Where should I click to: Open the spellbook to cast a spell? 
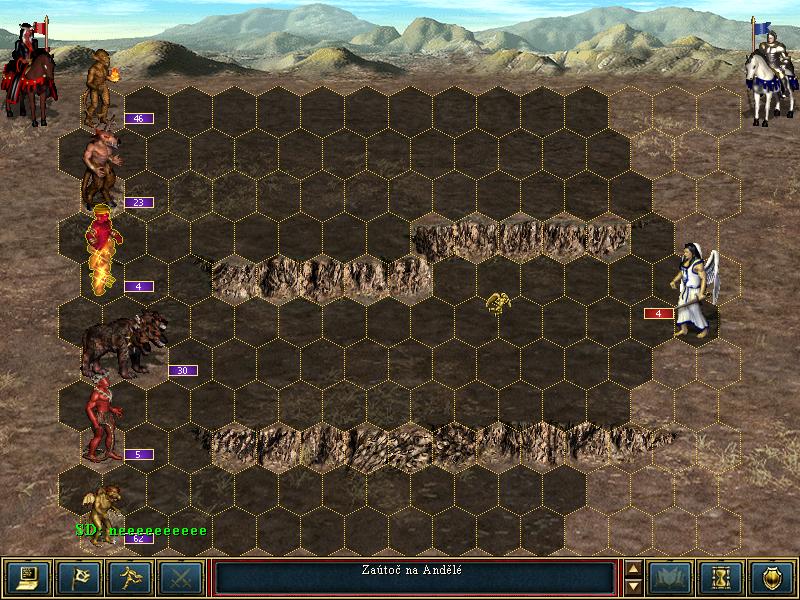[671, 577]
